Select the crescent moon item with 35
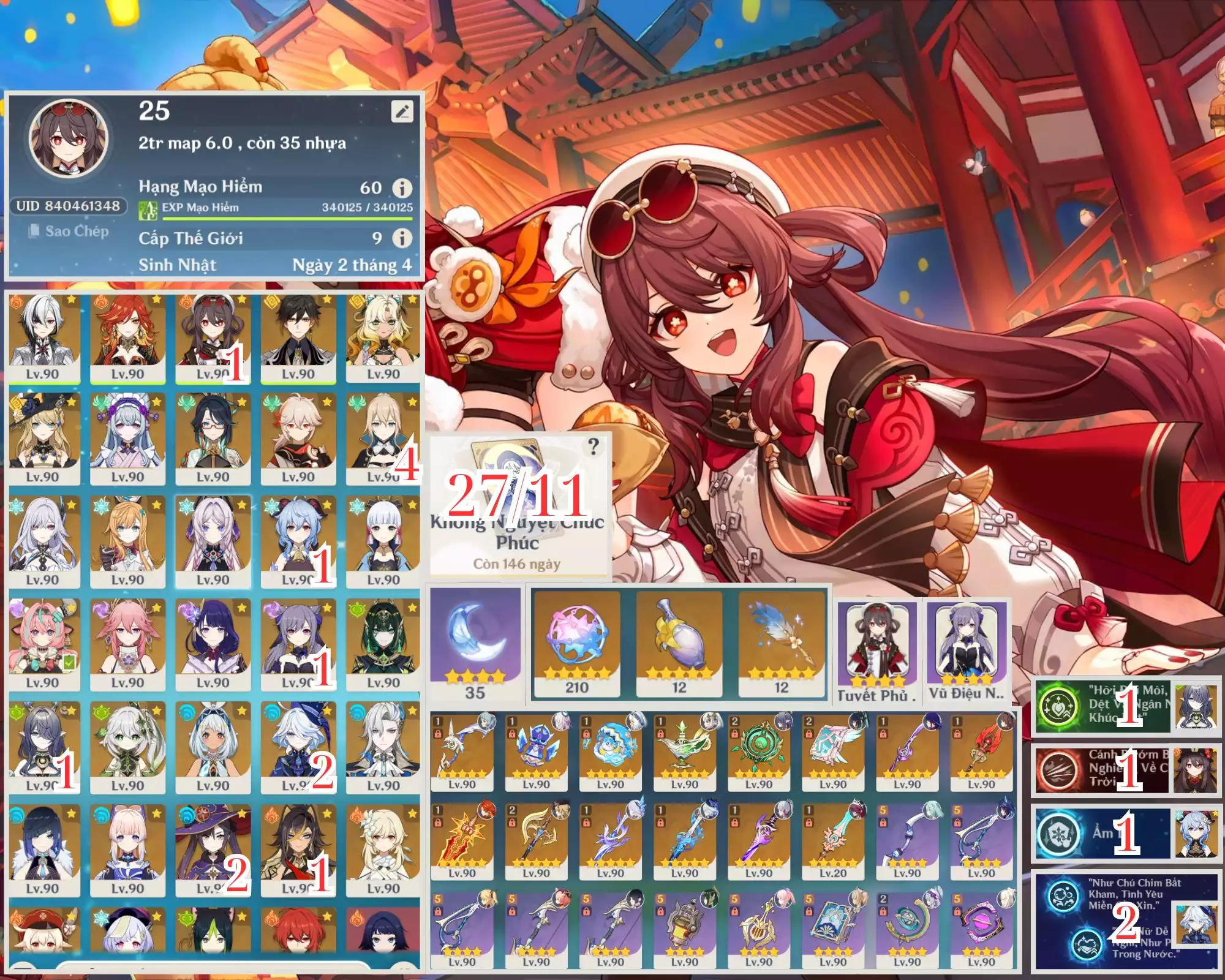 [475, 643]
